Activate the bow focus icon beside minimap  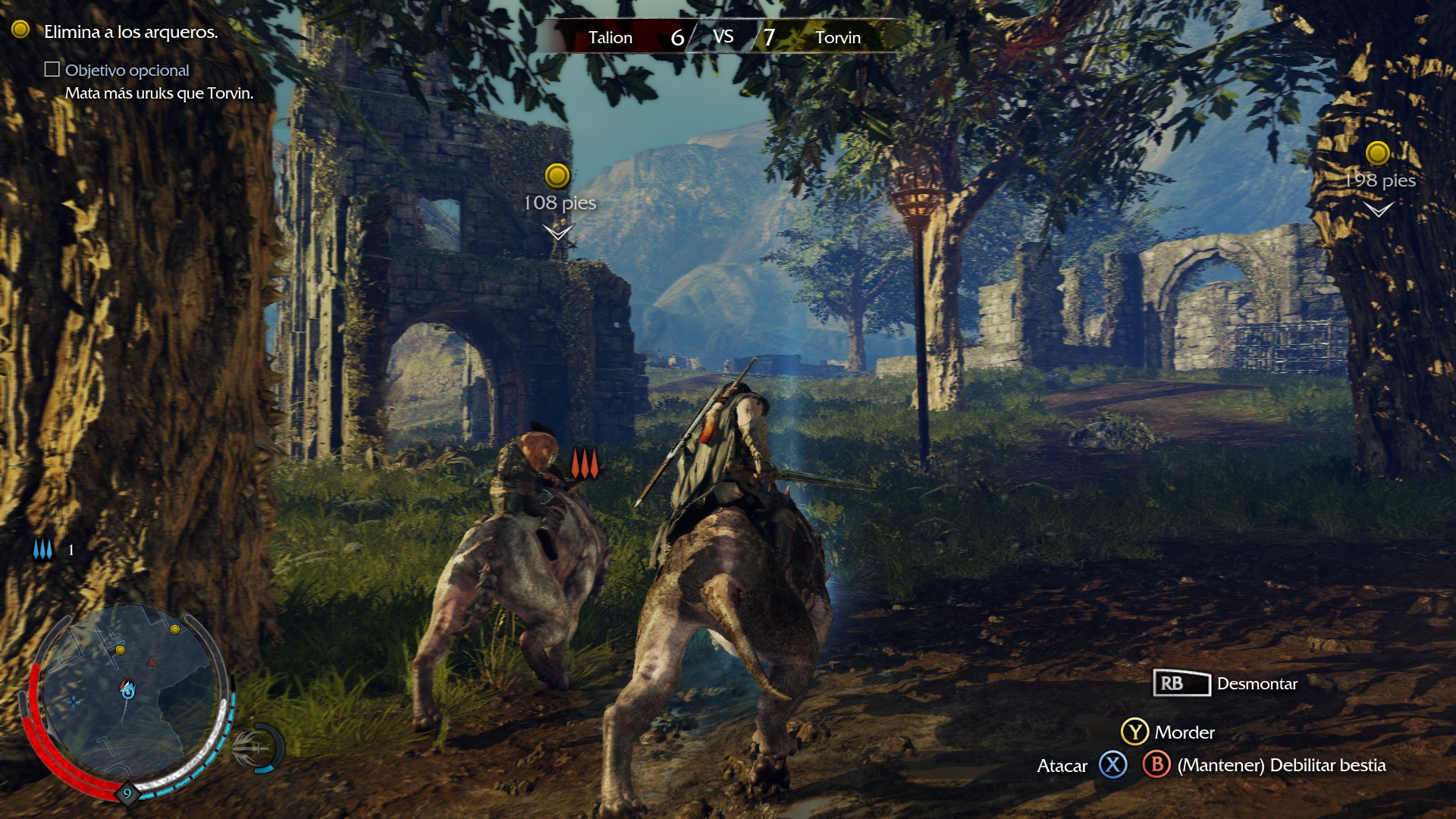256,748
